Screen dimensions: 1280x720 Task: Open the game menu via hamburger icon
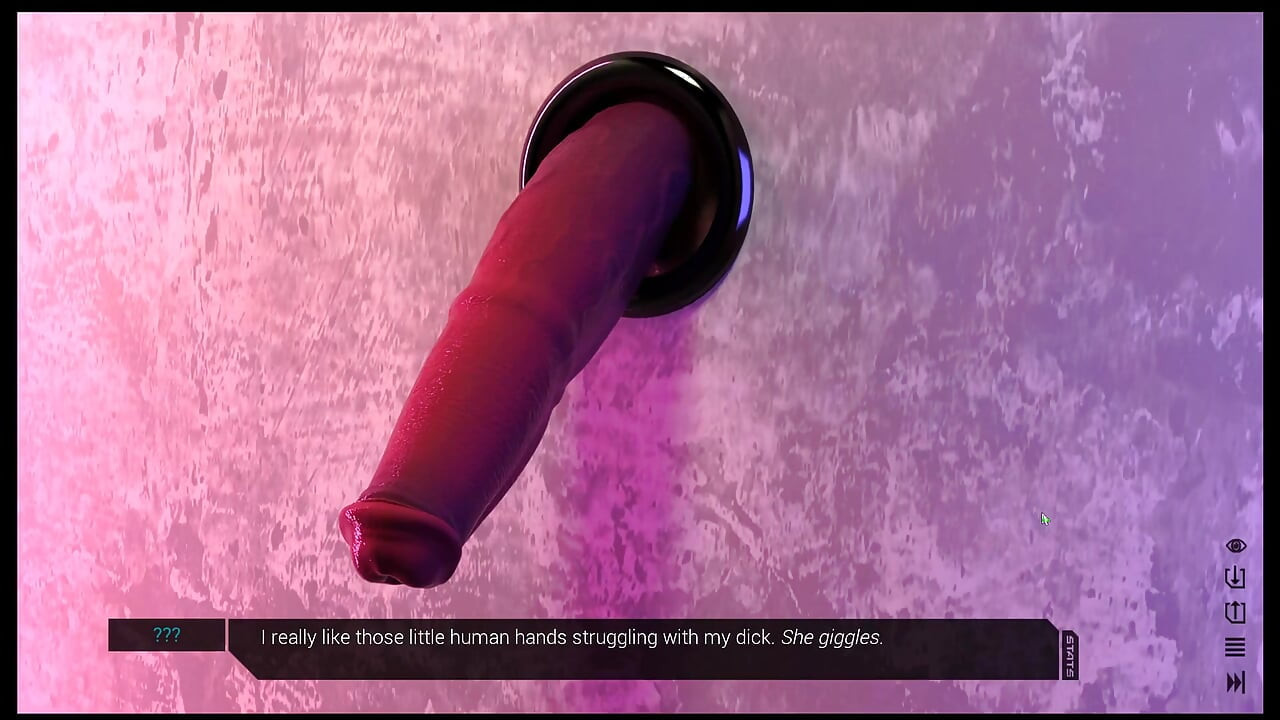tap(1234, 647)
